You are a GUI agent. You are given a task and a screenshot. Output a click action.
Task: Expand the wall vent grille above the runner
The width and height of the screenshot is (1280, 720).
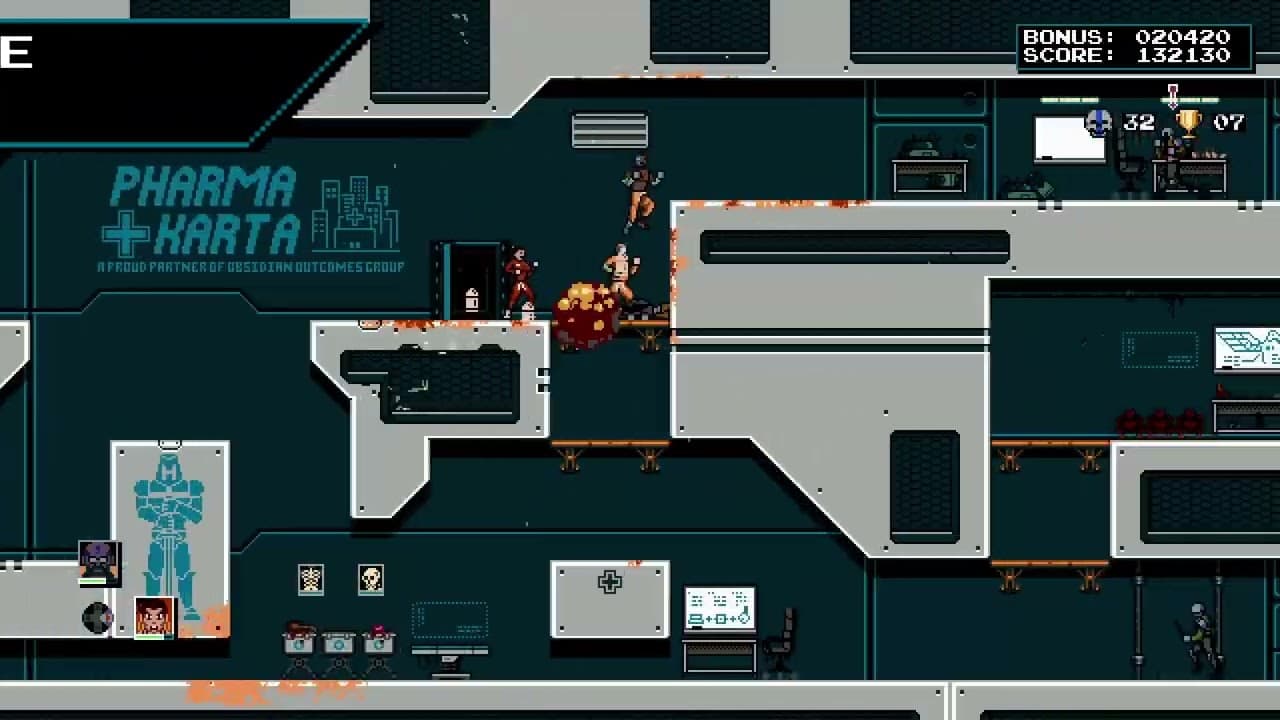point(609,131)
